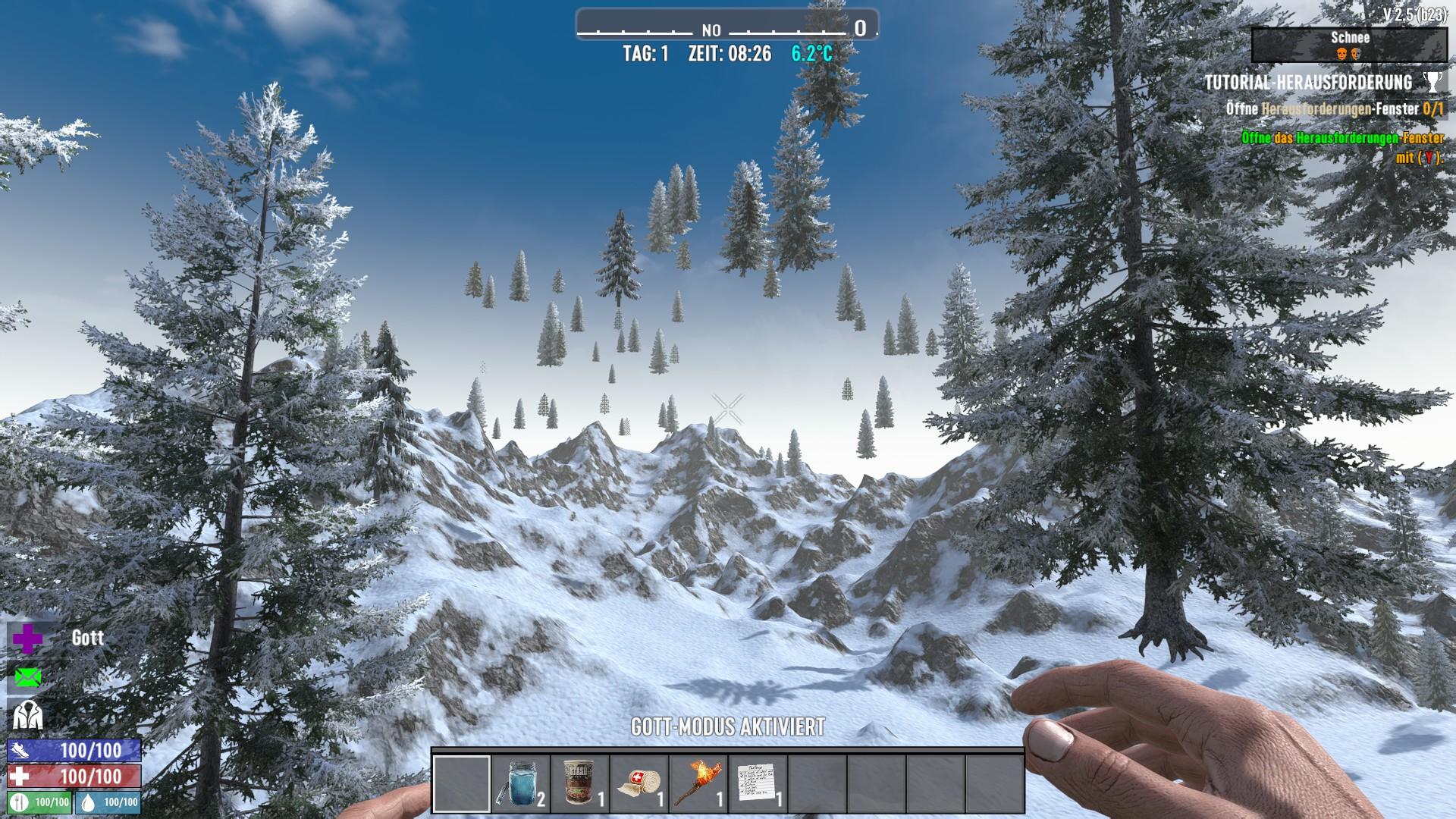Screen dimensions: 1456x819
Task: Click the white jacket status icon
Action: point(27,715)
